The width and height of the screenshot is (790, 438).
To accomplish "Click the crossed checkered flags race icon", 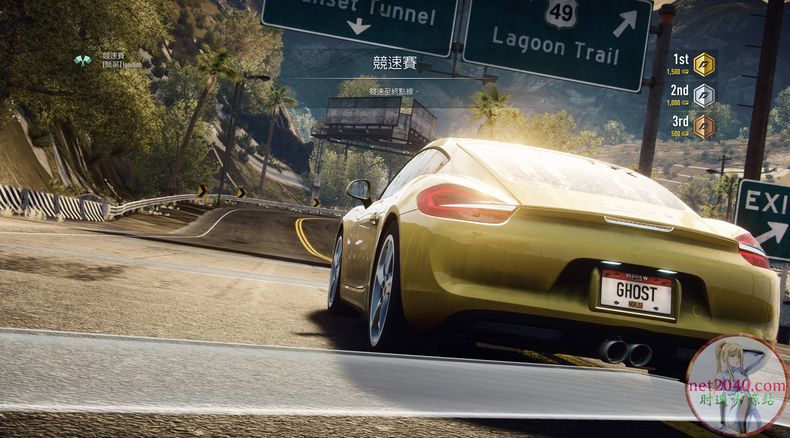I will (82, 60).
